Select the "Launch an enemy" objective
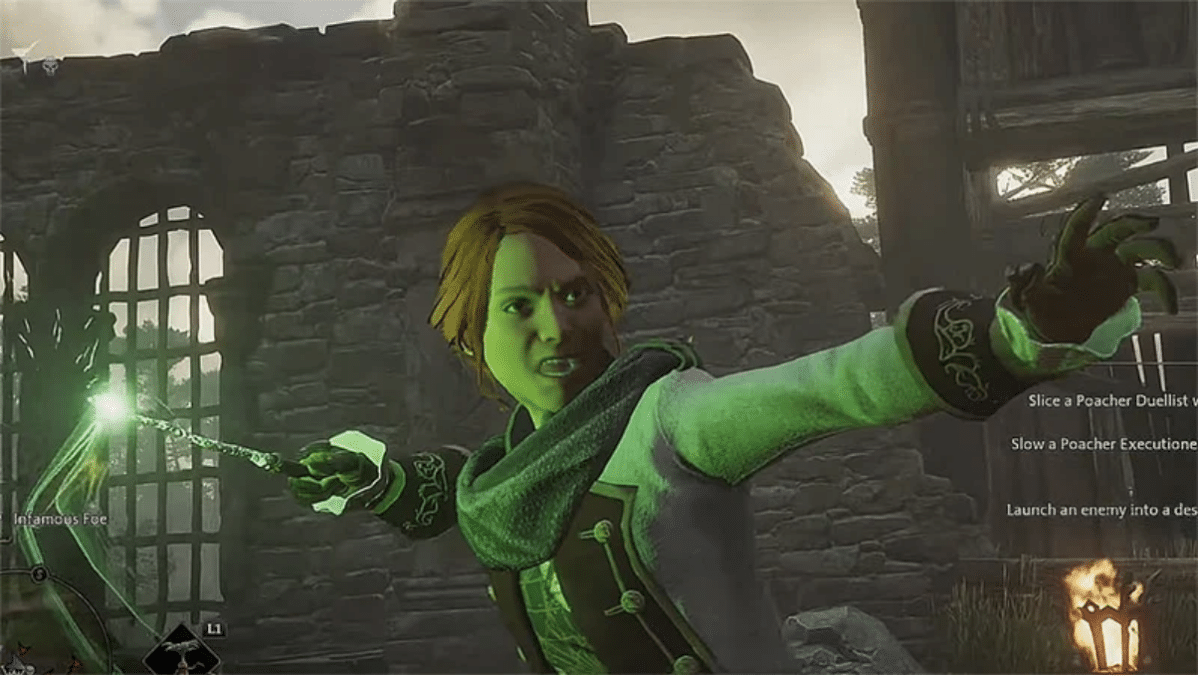1200x677 pixels. 1102,510
